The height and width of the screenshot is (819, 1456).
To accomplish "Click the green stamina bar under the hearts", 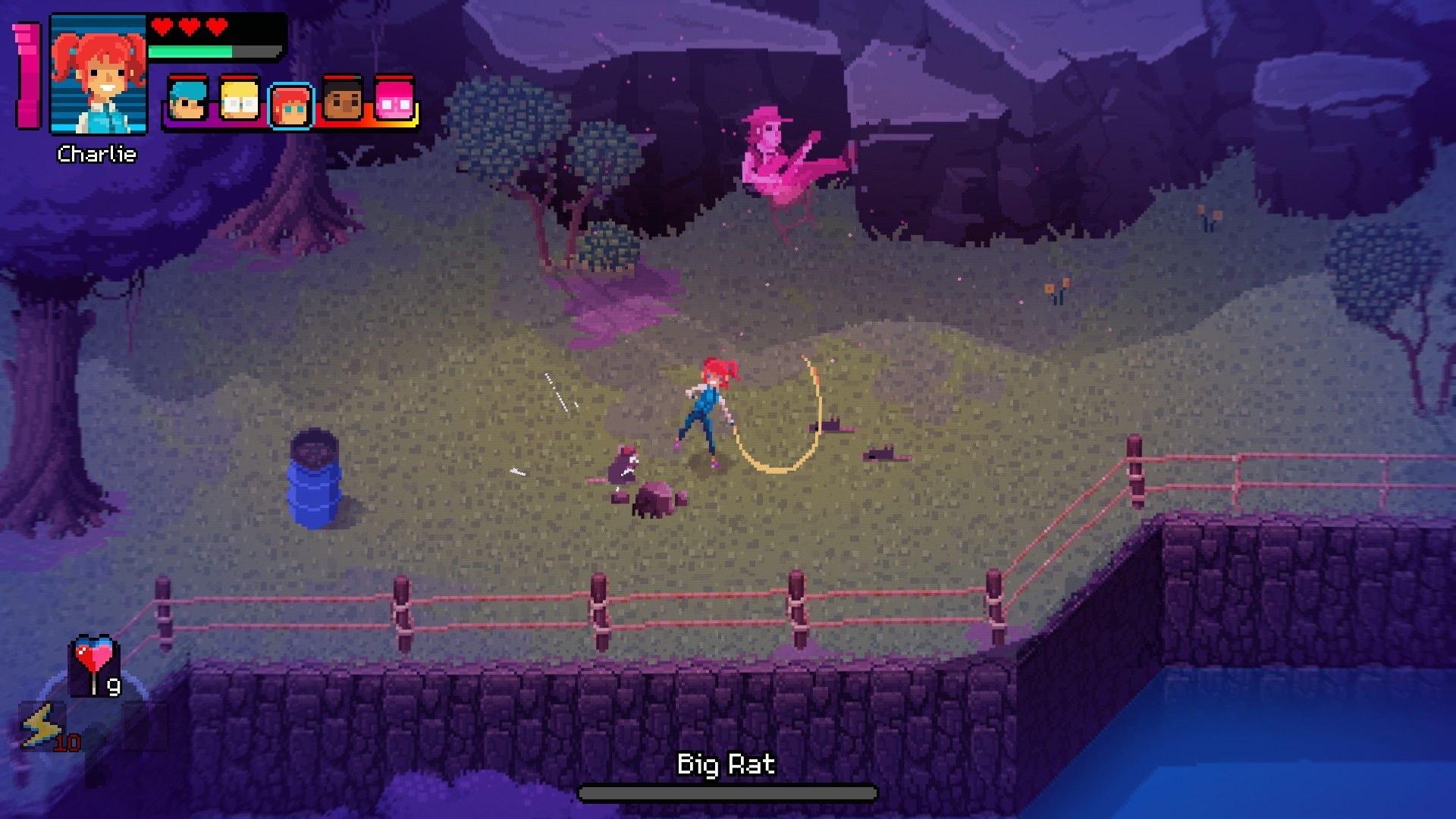I will 190,51.
